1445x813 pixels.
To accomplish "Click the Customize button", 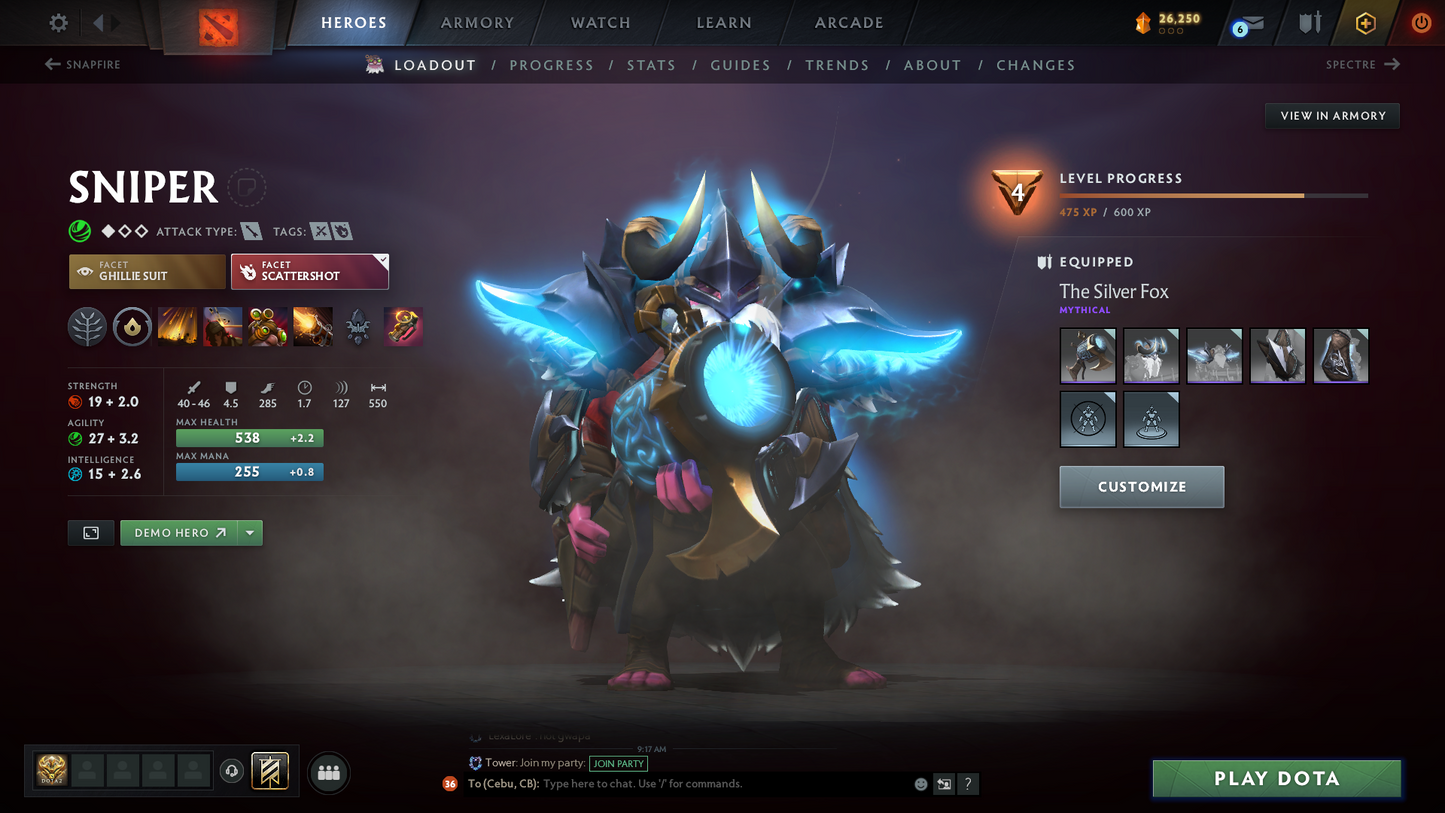I will [x=1141, y=487].
